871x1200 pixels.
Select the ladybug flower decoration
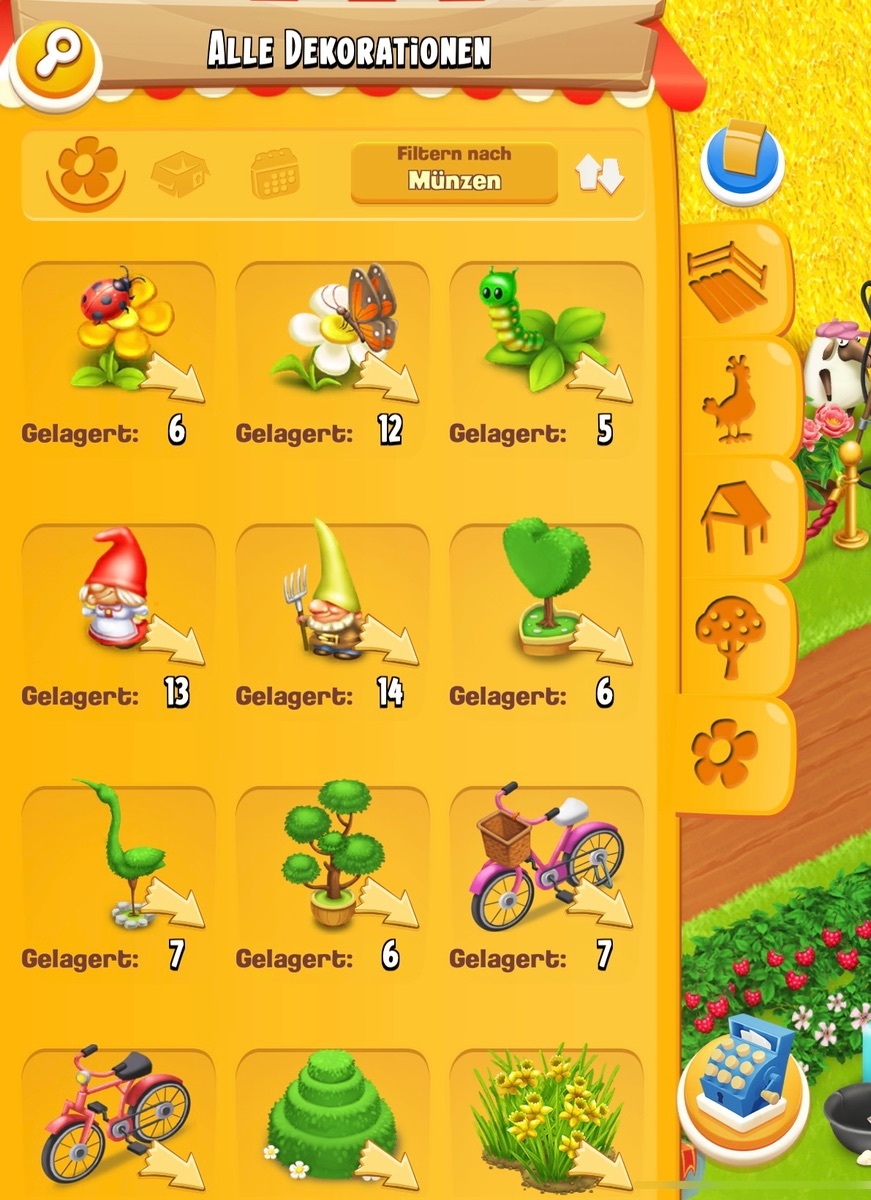[118, 330]
